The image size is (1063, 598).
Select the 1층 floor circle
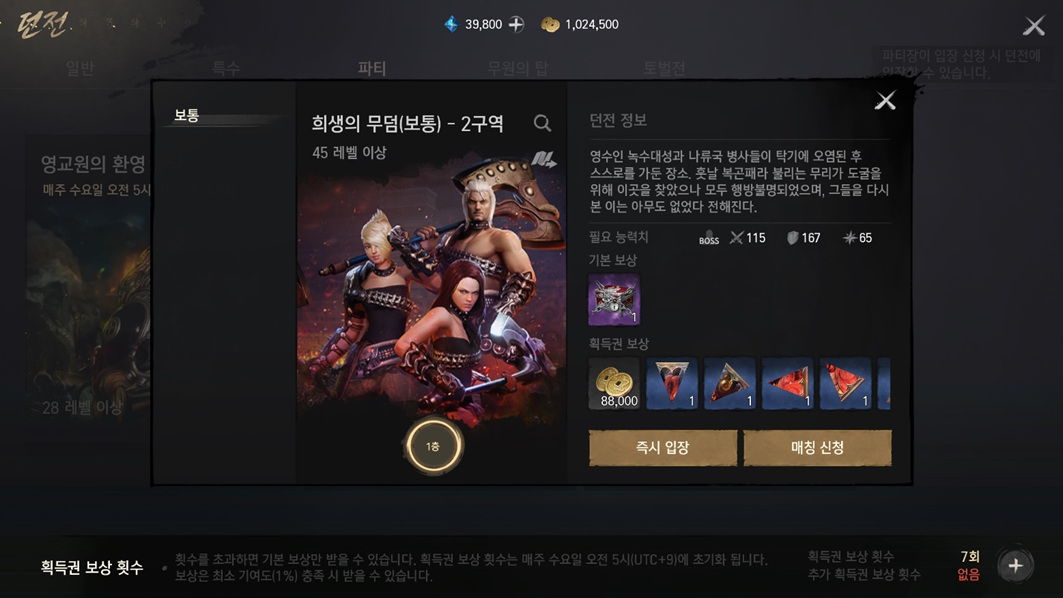[x=433, y=446]
